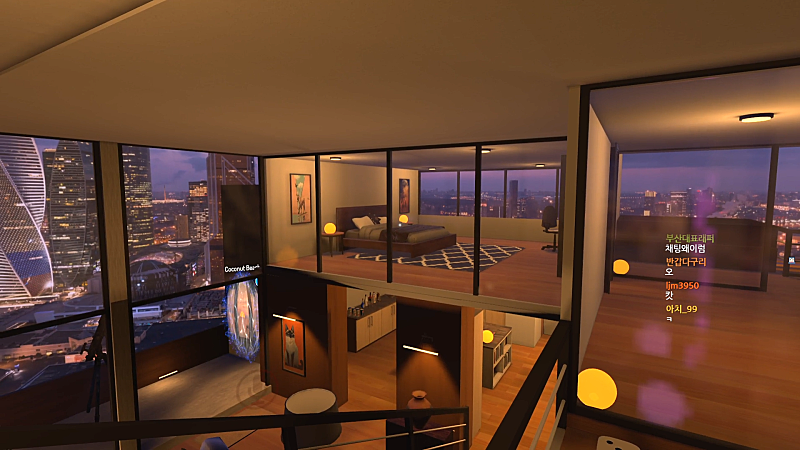This screenshot has height=450, width=800.
Task: Click chat user 아치_99
Action: tap(681, 309)
